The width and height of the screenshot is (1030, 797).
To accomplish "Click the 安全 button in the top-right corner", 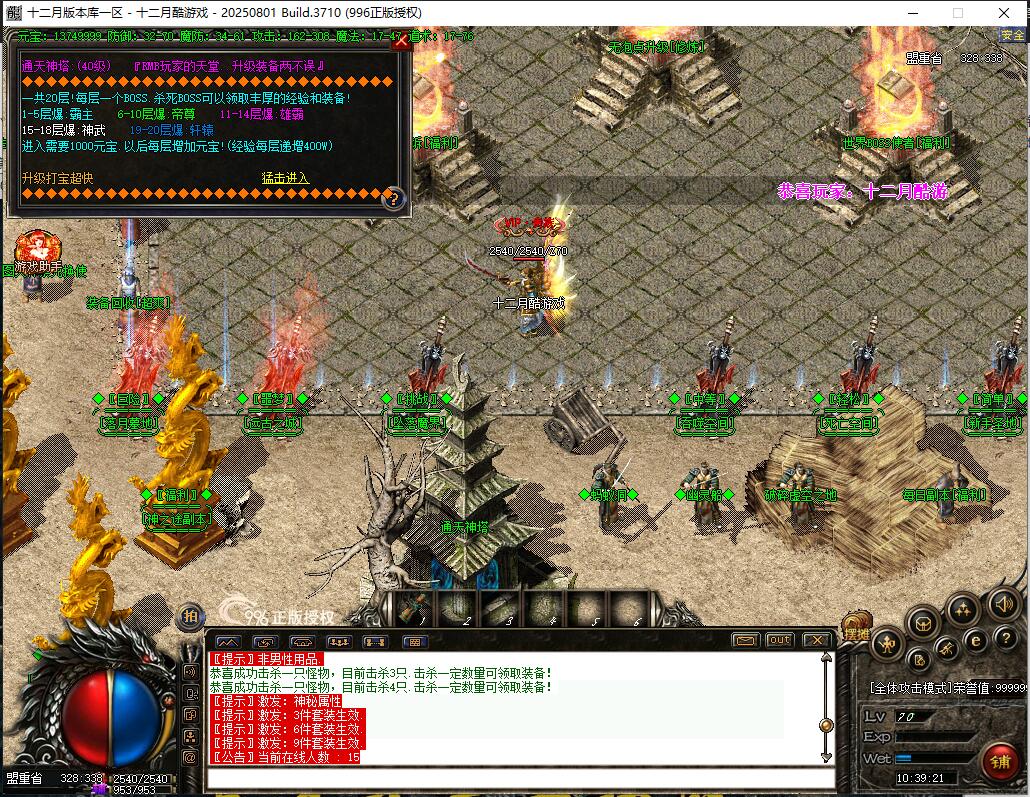I will [1013, 36].
